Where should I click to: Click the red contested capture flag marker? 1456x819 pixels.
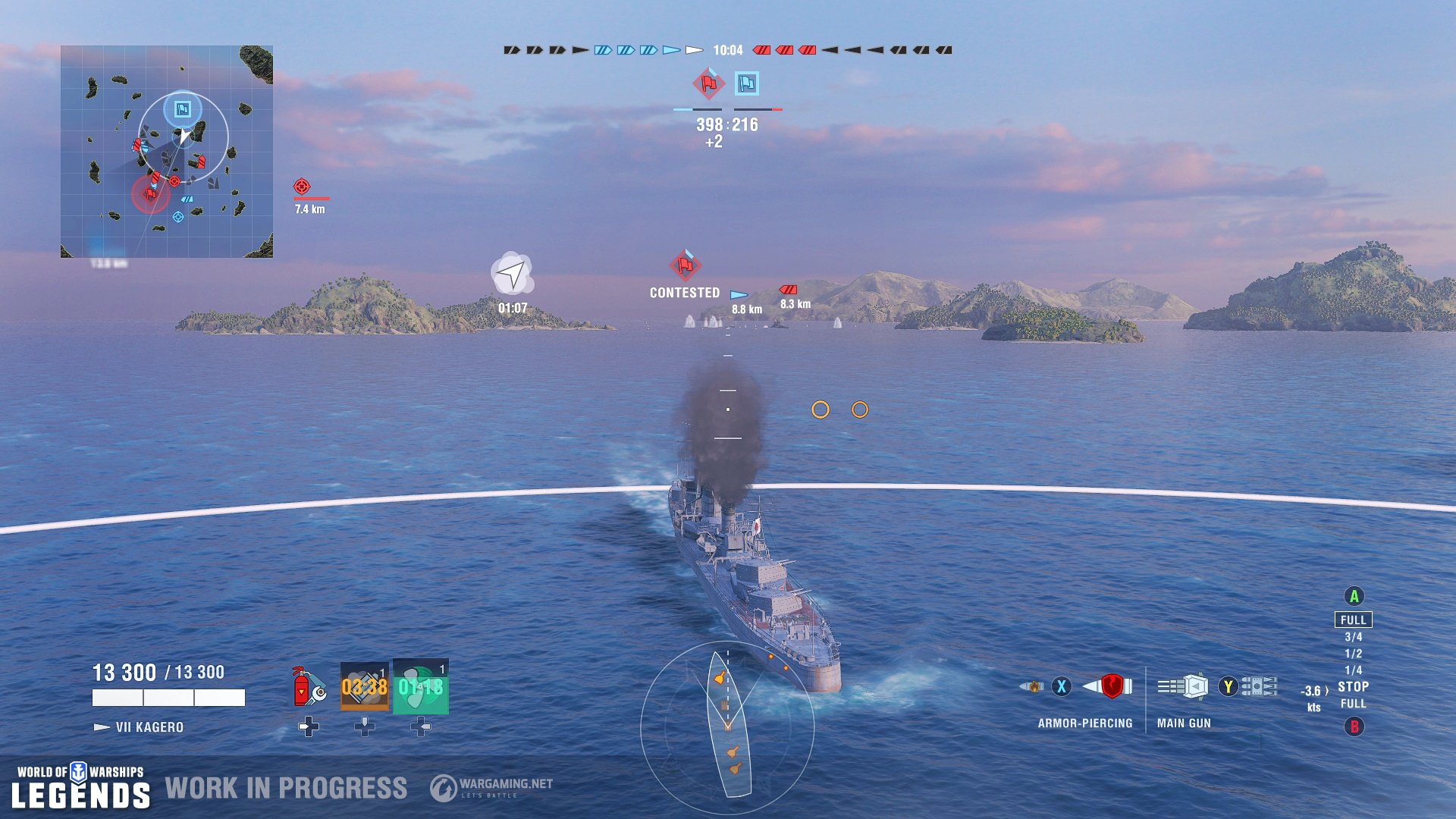685,267
